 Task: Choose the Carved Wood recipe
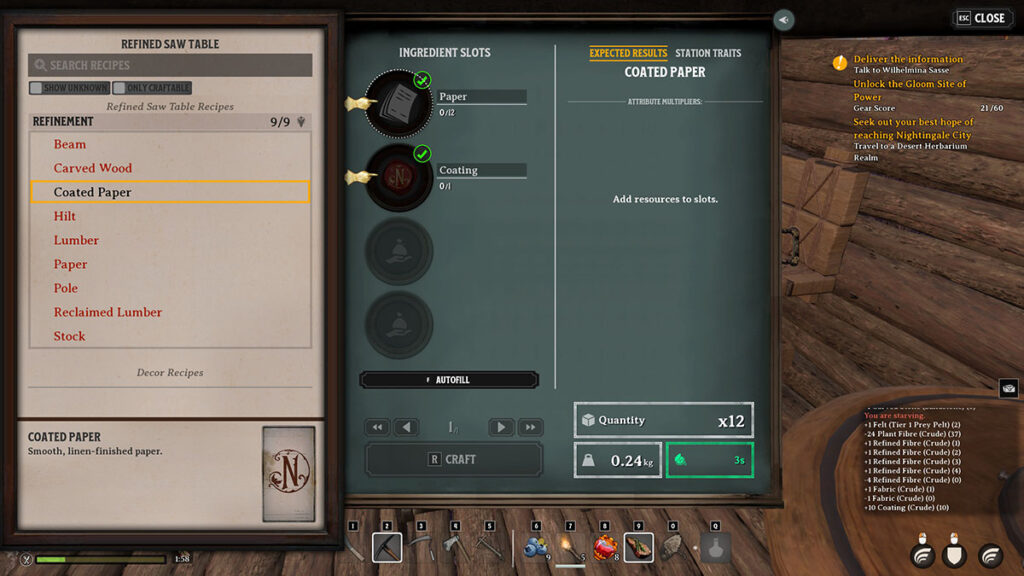pyautogui.click(x=93, y=168)
